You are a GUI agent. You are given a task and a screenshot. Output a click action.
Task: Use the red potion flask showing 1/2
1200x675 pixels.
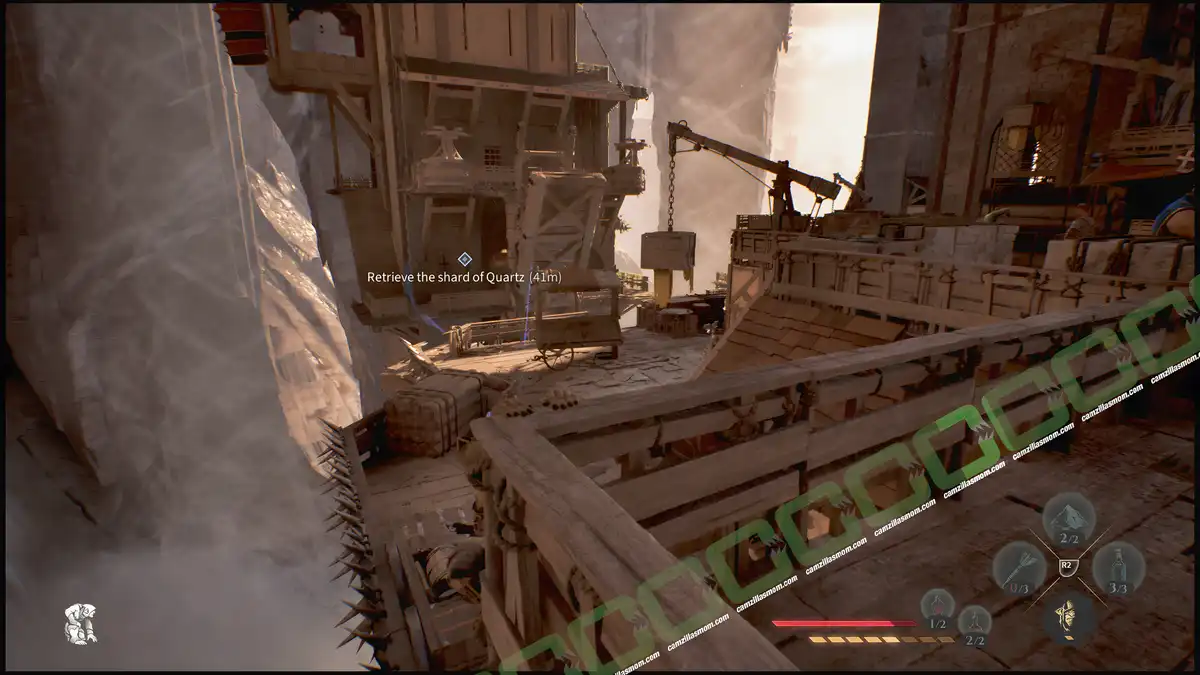tap(937, 604)
